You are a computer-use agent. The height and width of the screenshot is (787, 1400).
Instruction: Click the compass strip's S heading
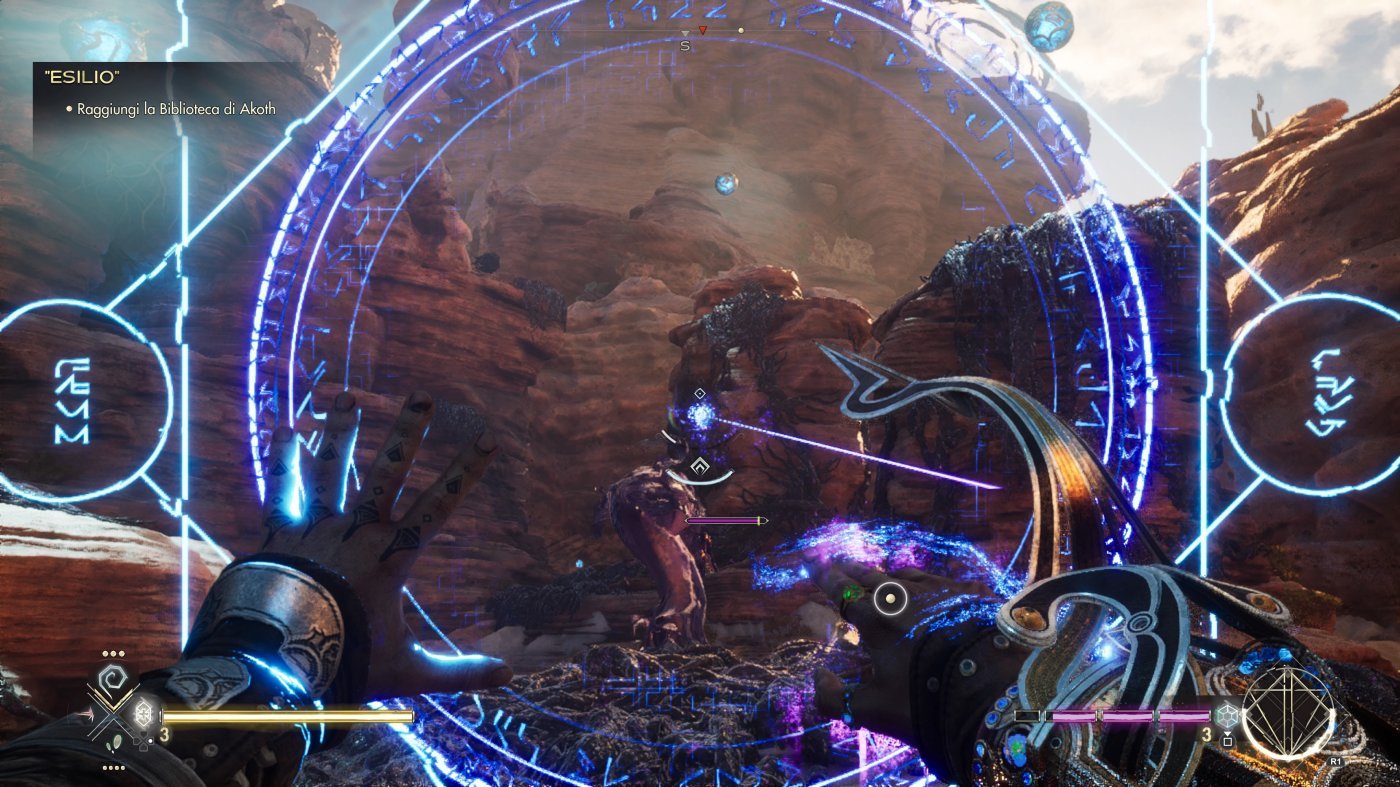coord(685,45)
